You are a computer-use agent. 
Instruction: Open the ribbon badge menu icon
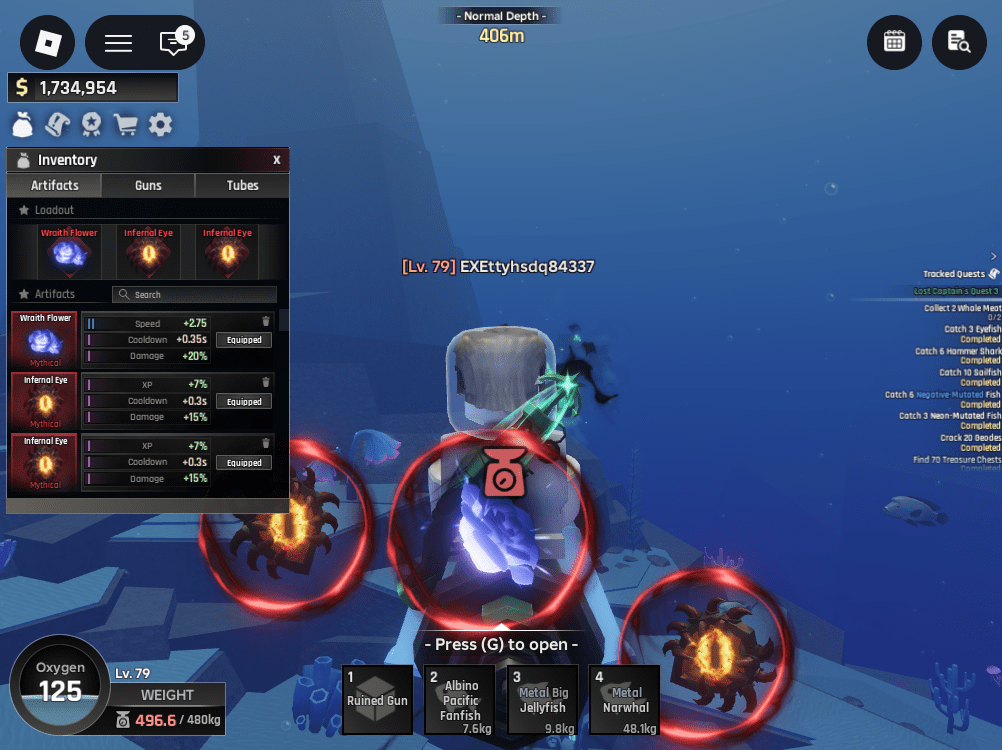(91, 125)
